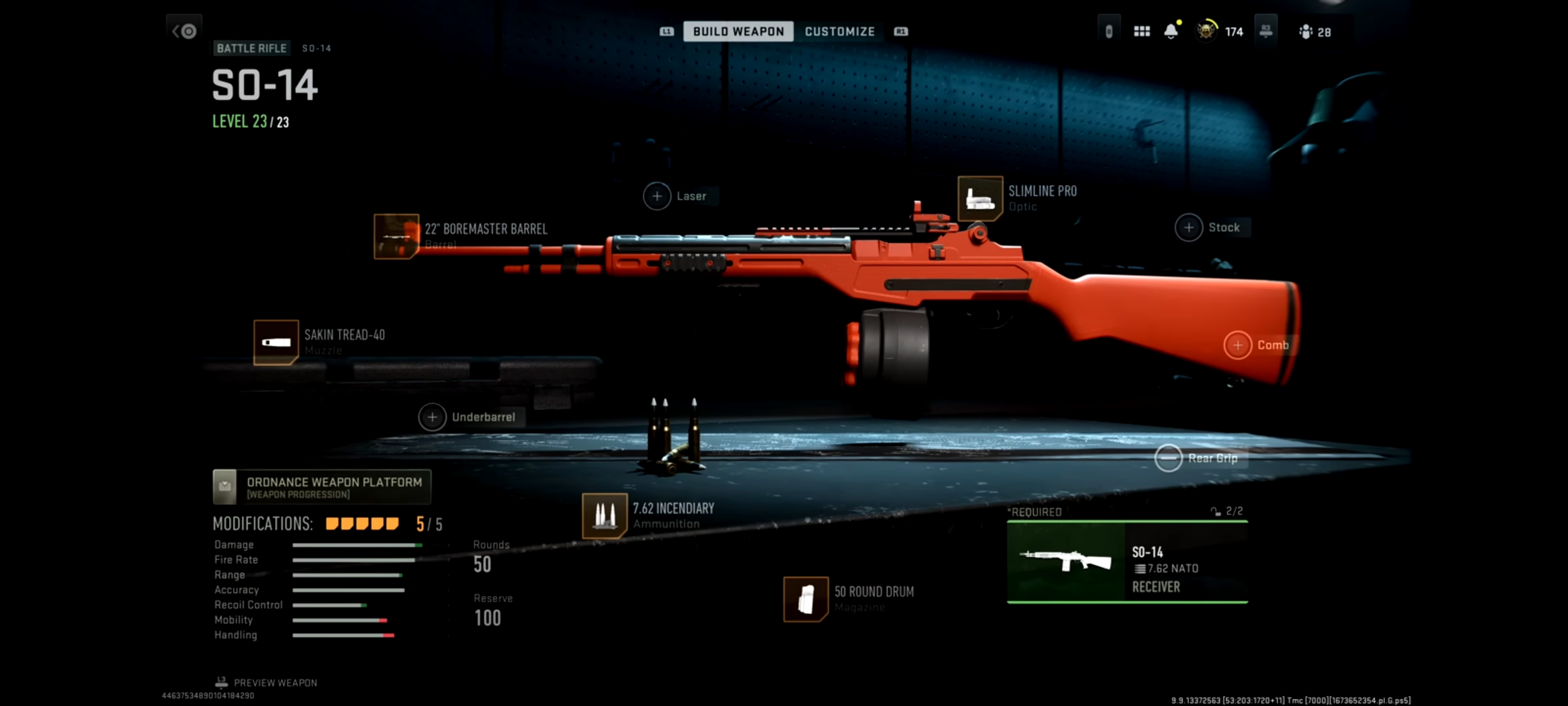This screenshot has height=706, width=1568.
Task: Add a Stock attachment
Action: [1188, 228]
